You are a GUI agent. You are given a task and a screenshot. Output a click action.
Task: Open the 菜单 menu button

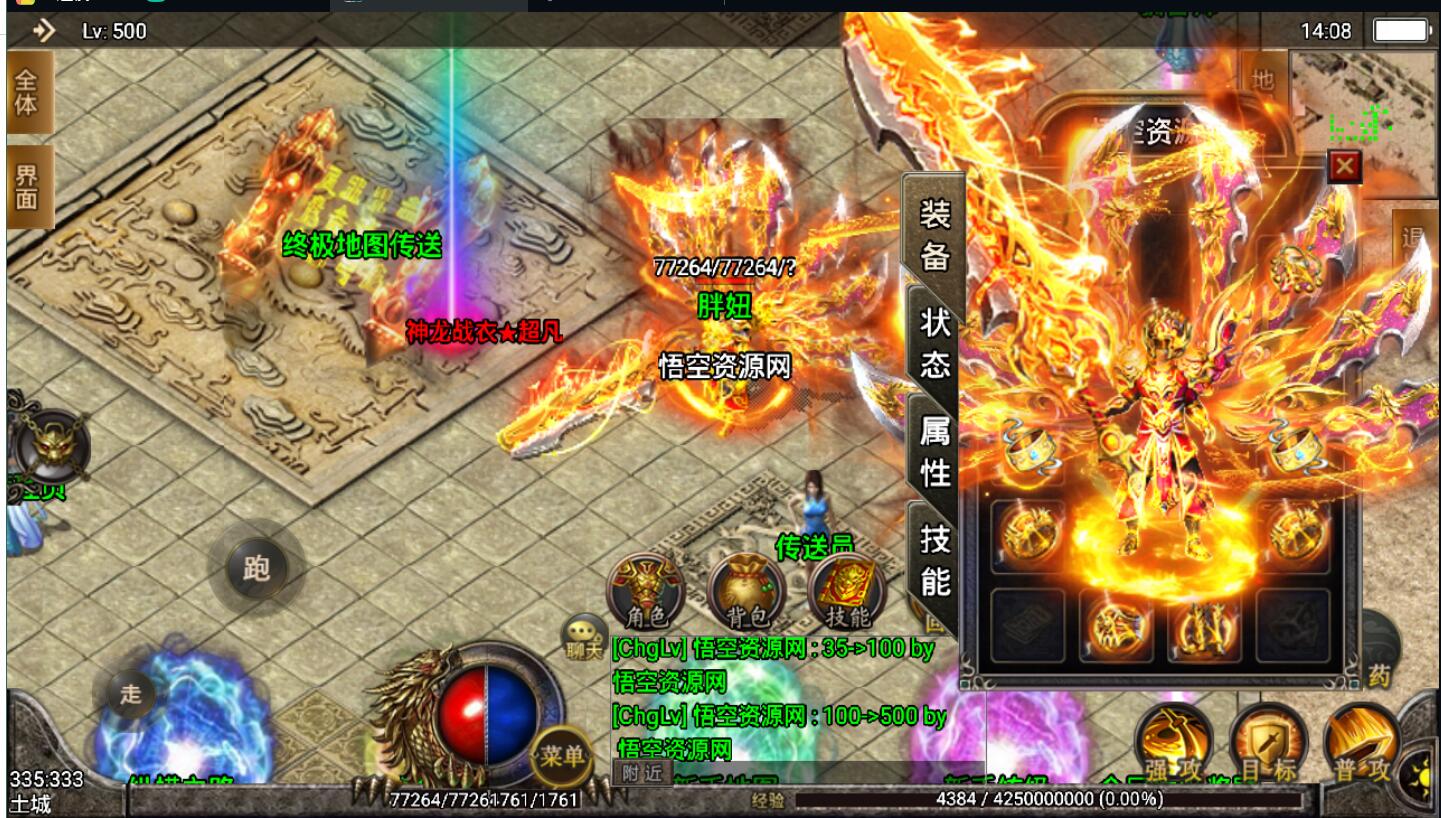tap(561, 756)
